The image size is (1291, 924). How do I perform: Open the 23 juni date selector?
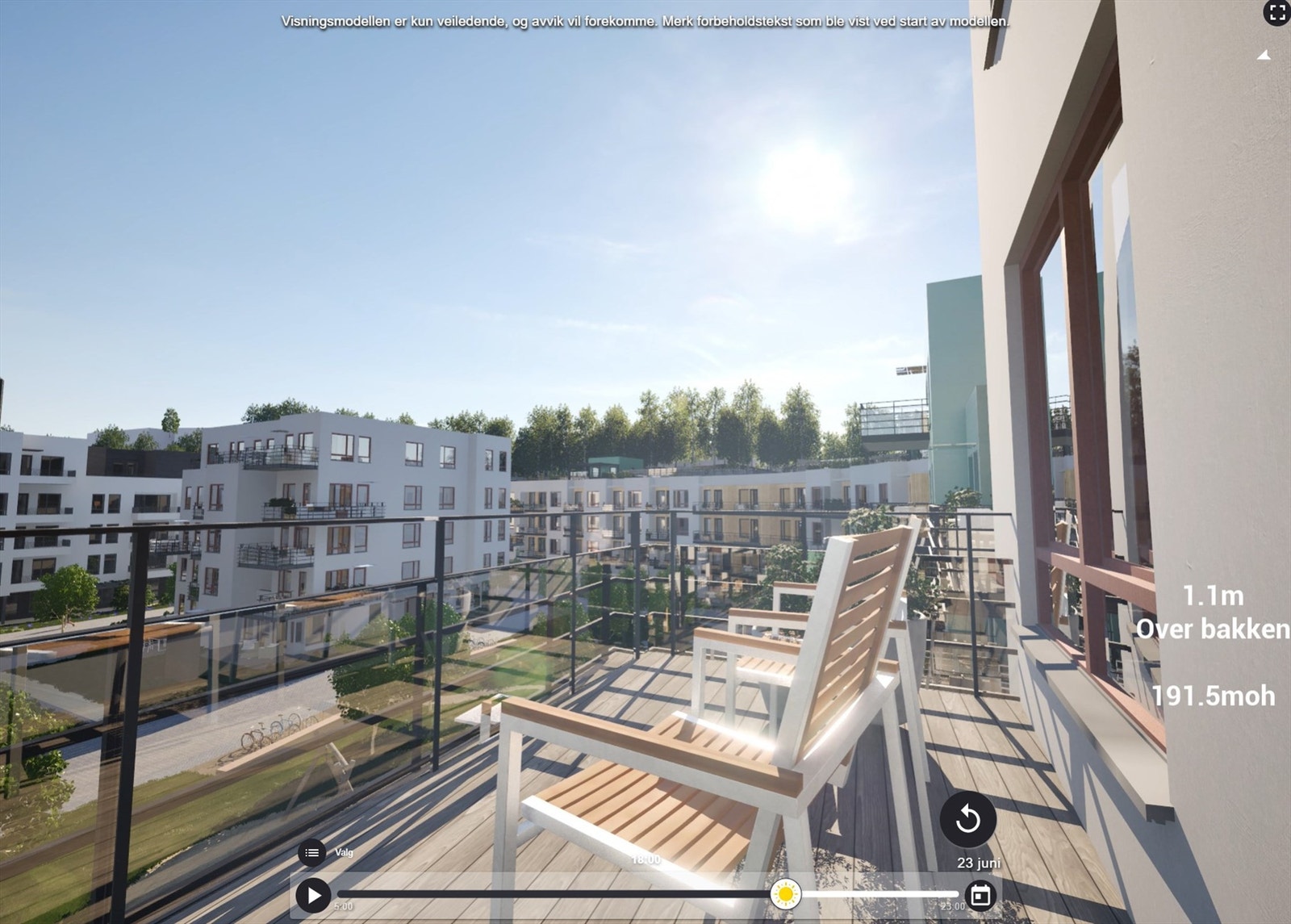(979, 863)
